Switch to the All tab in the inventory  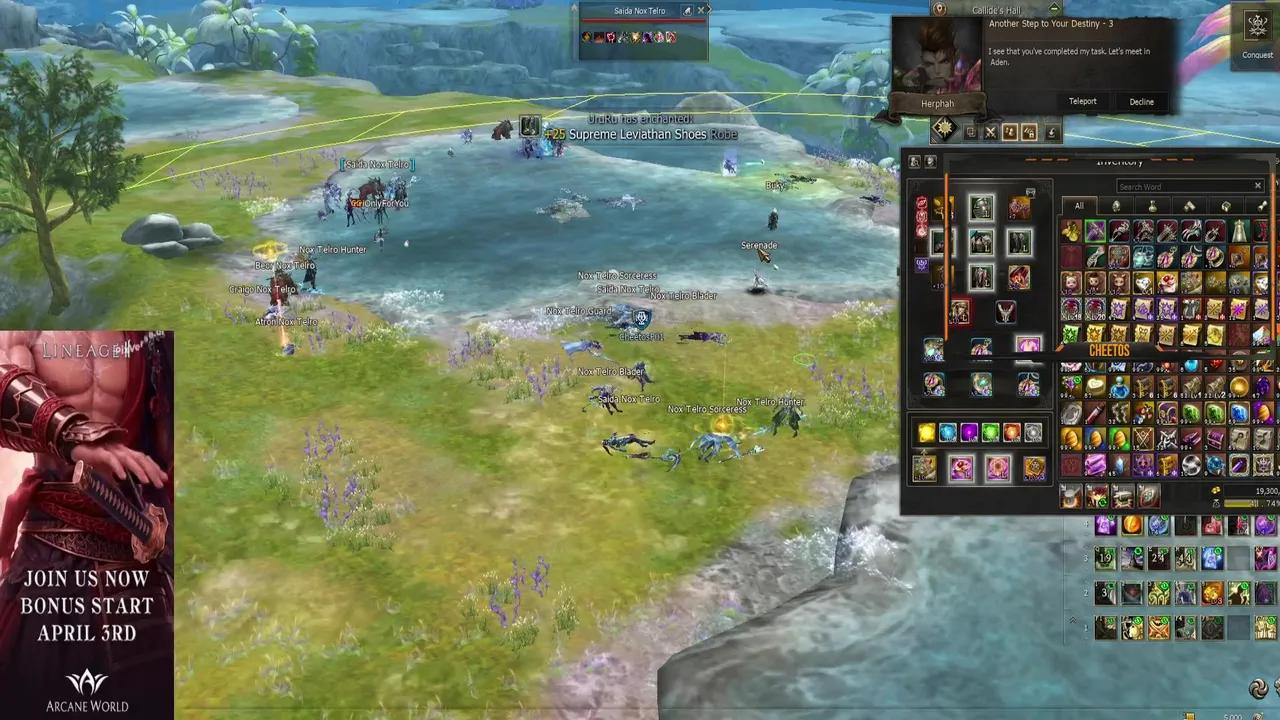tap(1079, 206)
